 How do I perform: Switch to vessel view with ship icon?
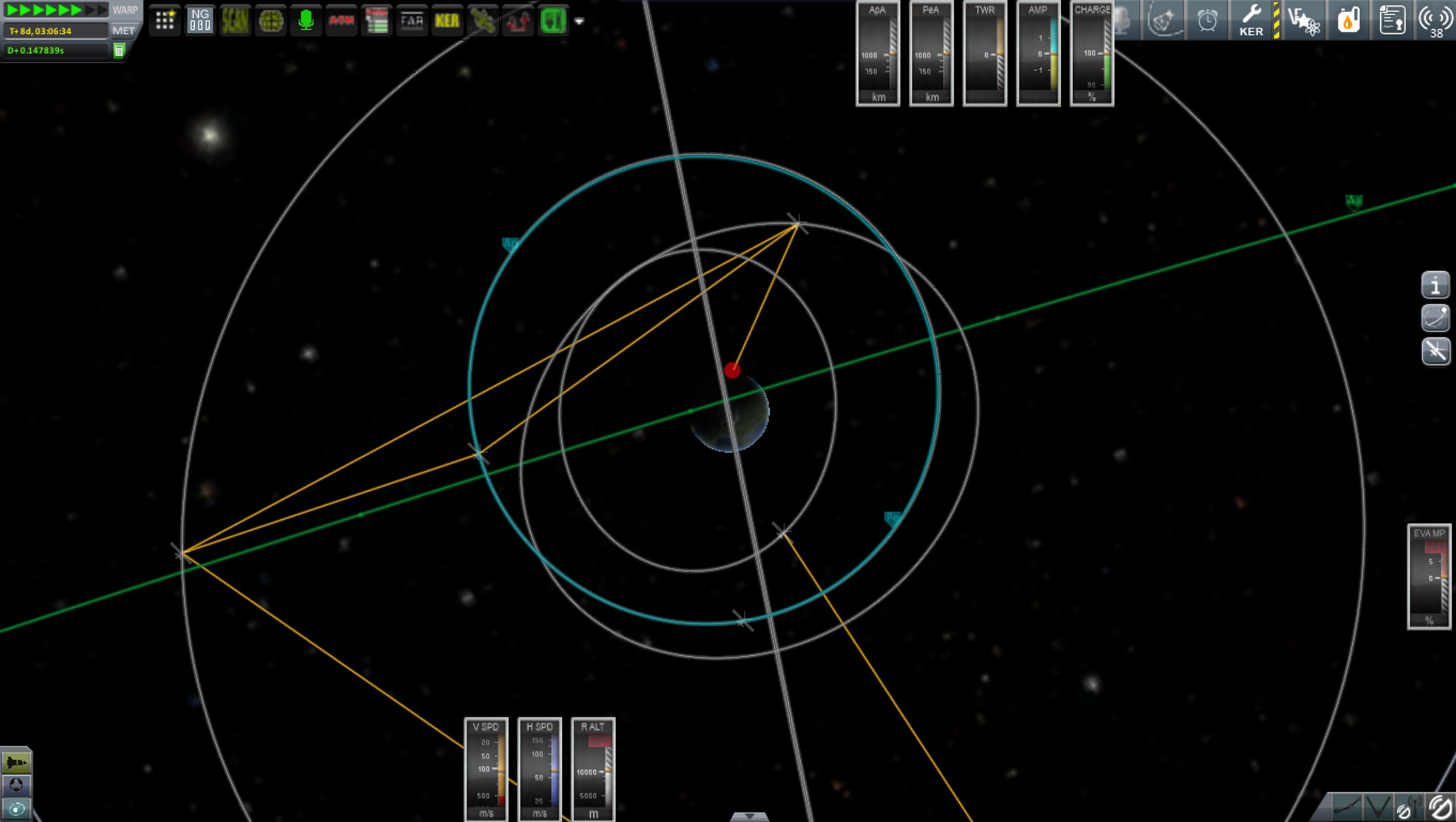pyautogui.click(x=16, y=762)
